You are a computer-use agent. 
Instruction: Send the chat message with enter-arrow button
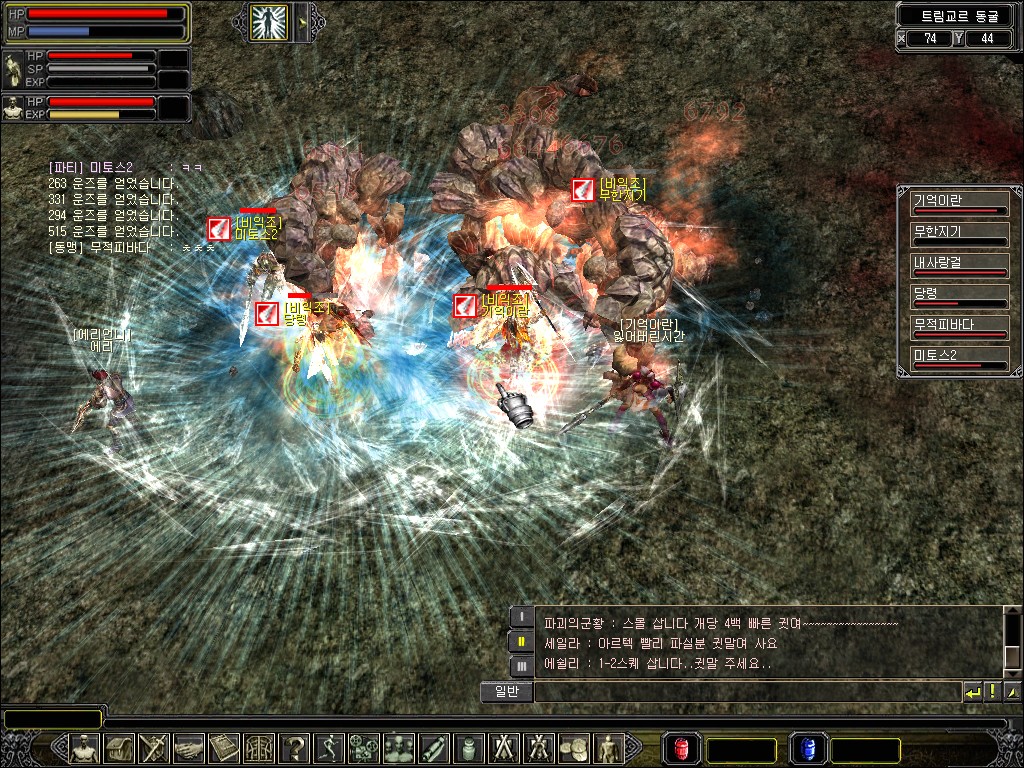pos(972,691)
